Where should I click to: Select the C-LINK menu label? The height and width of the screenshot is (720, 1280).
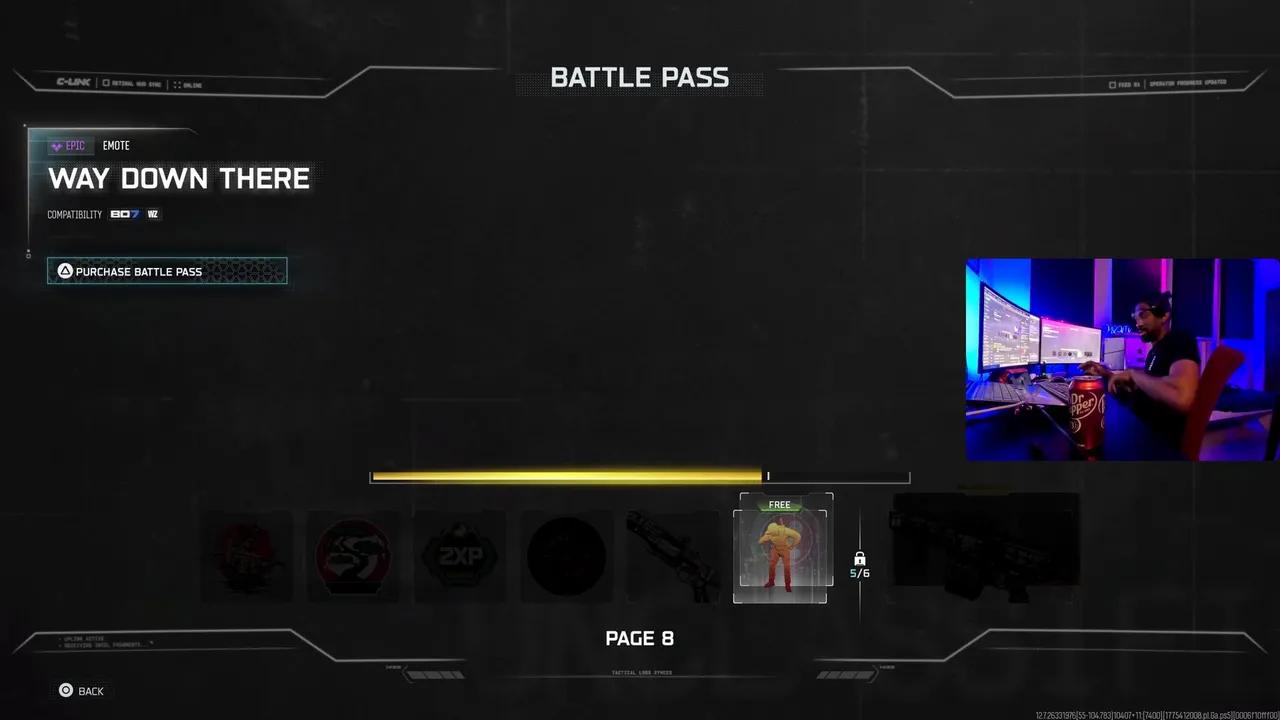pyautogui.click(x=72, y=84)
